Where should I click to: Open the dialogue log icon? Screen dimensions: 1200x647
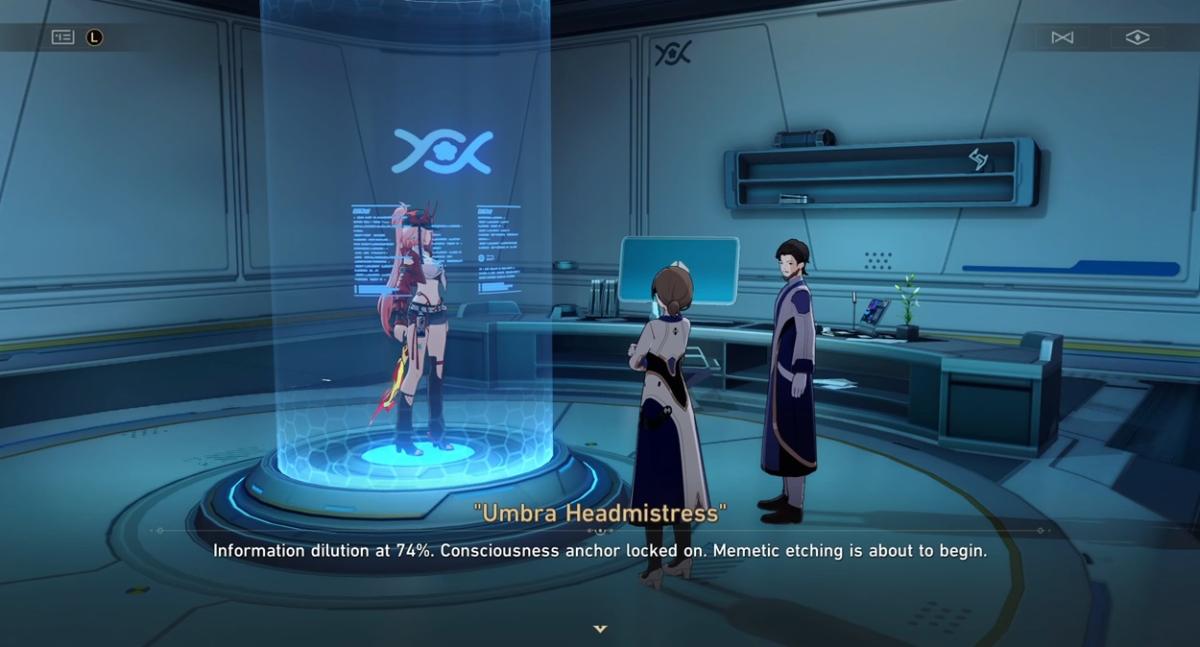[x=63, y=37]
